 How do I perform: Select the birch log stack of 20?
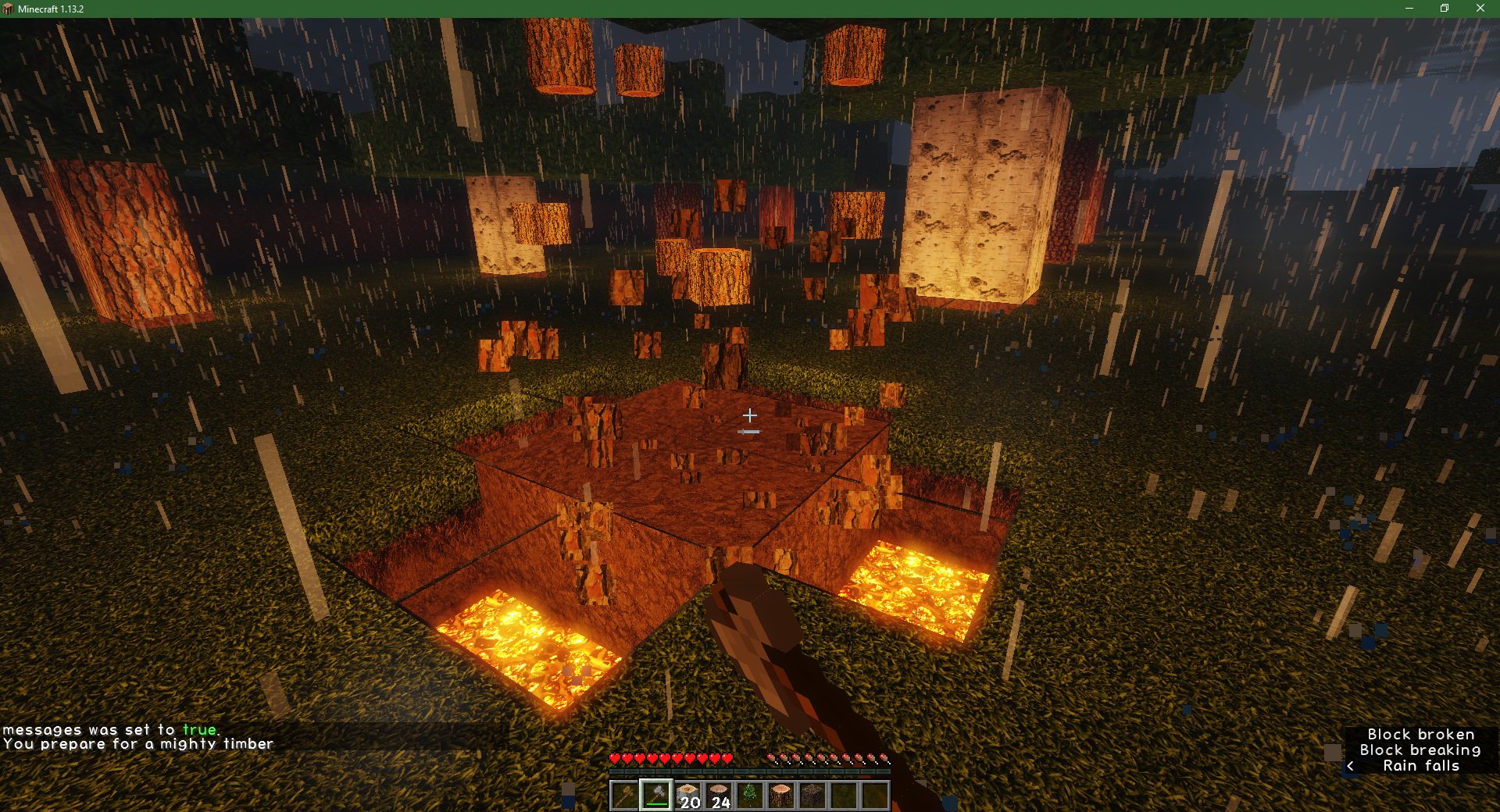[687, 796]
